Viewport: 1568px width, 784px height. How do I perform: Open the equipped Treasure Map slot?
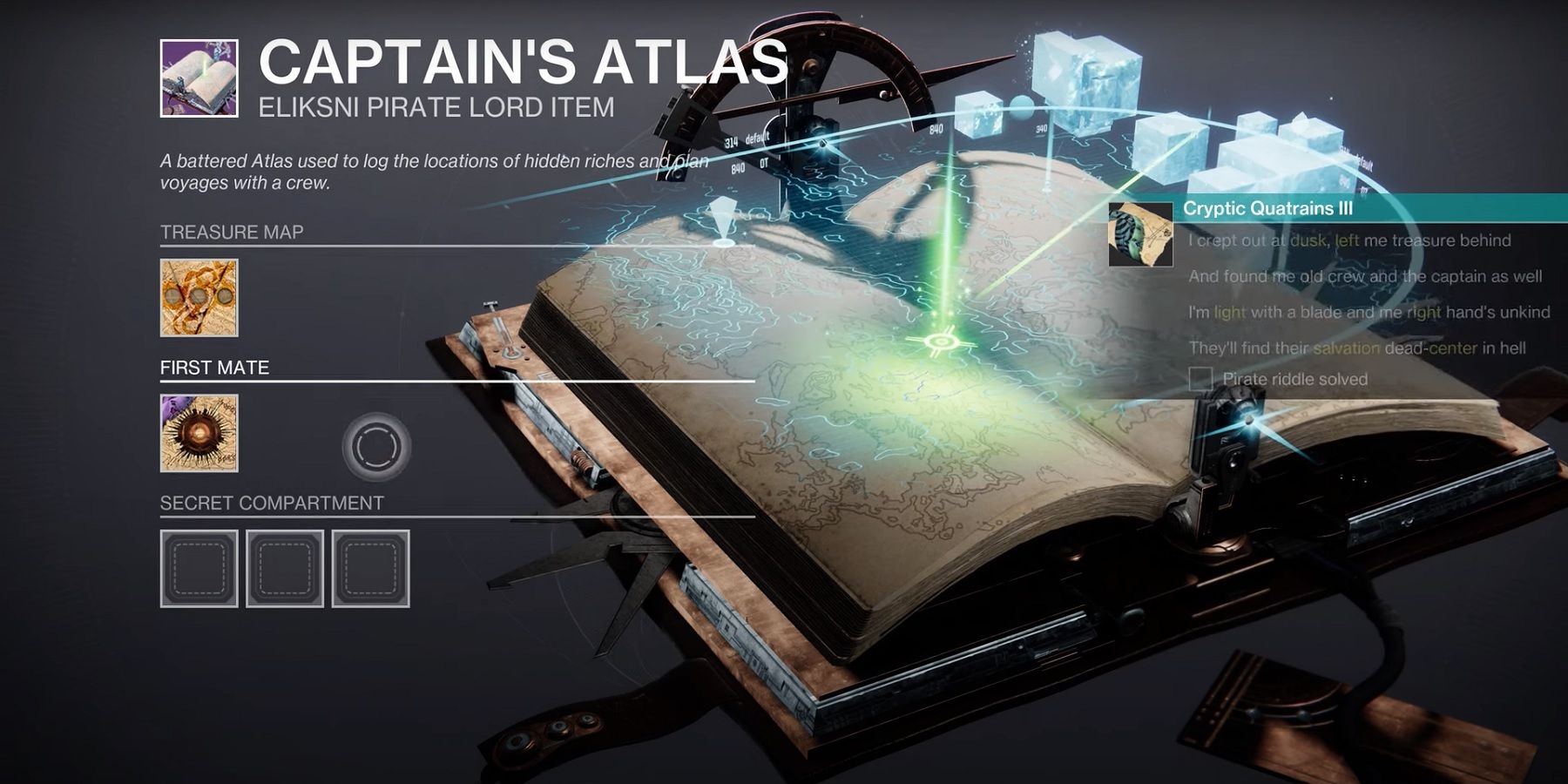[198, 296]
